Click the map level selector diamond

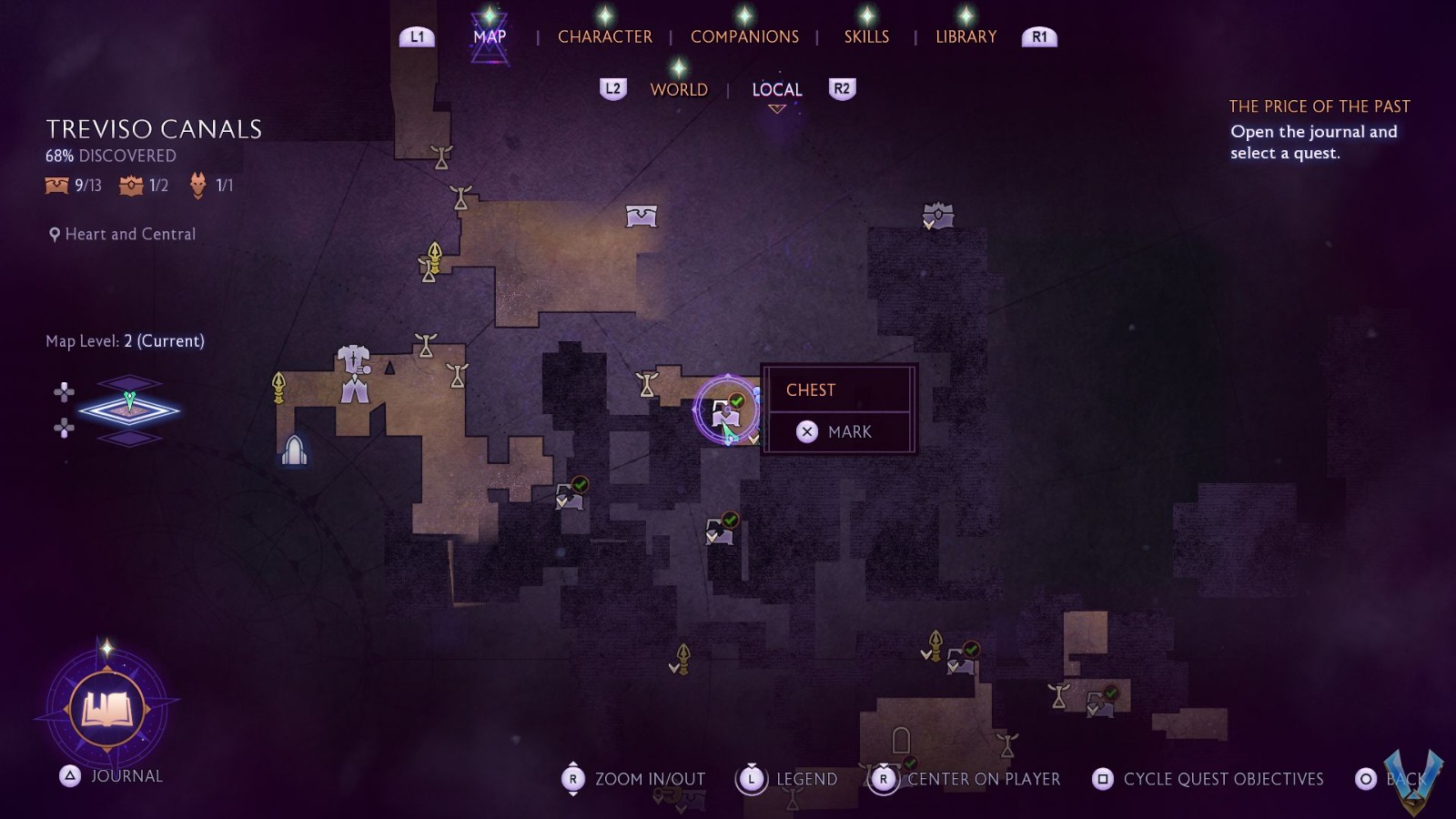pyautogui.click(x=129, y=410)
